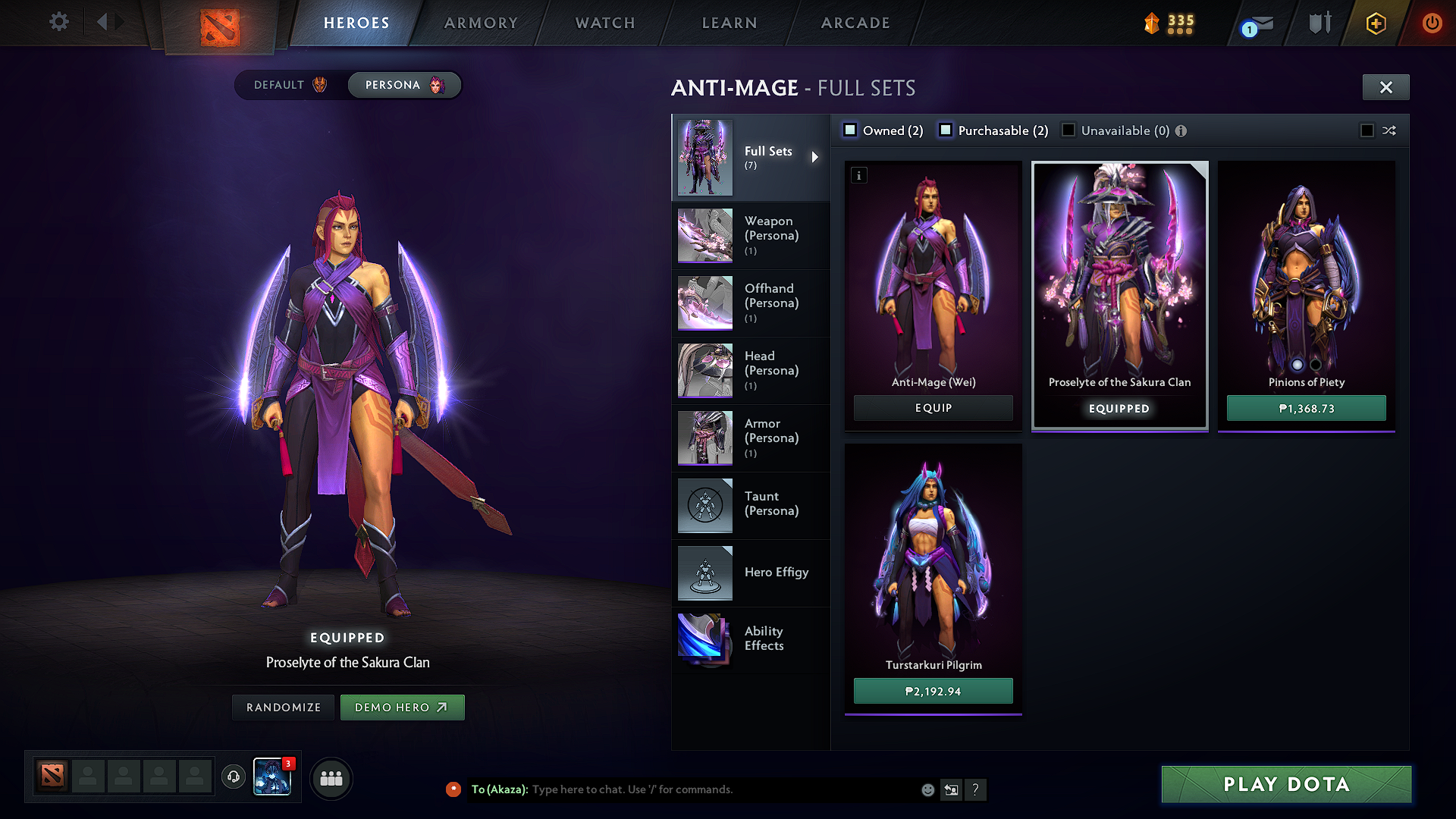Click the voice chat headset icon
The height and width of the screenshot is (819, 1456).
[x=233, y=776]
